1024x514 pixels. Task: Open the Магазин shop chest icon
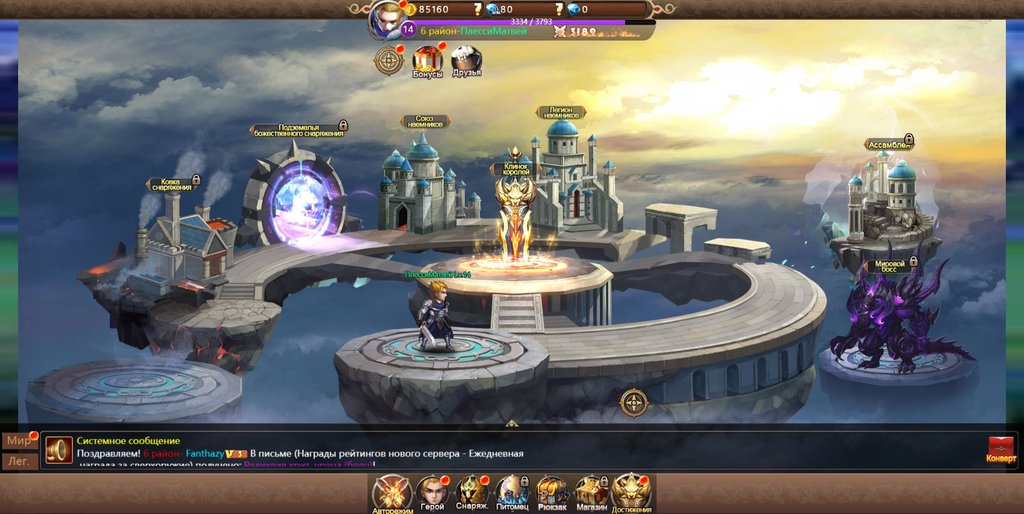(591, 491)
